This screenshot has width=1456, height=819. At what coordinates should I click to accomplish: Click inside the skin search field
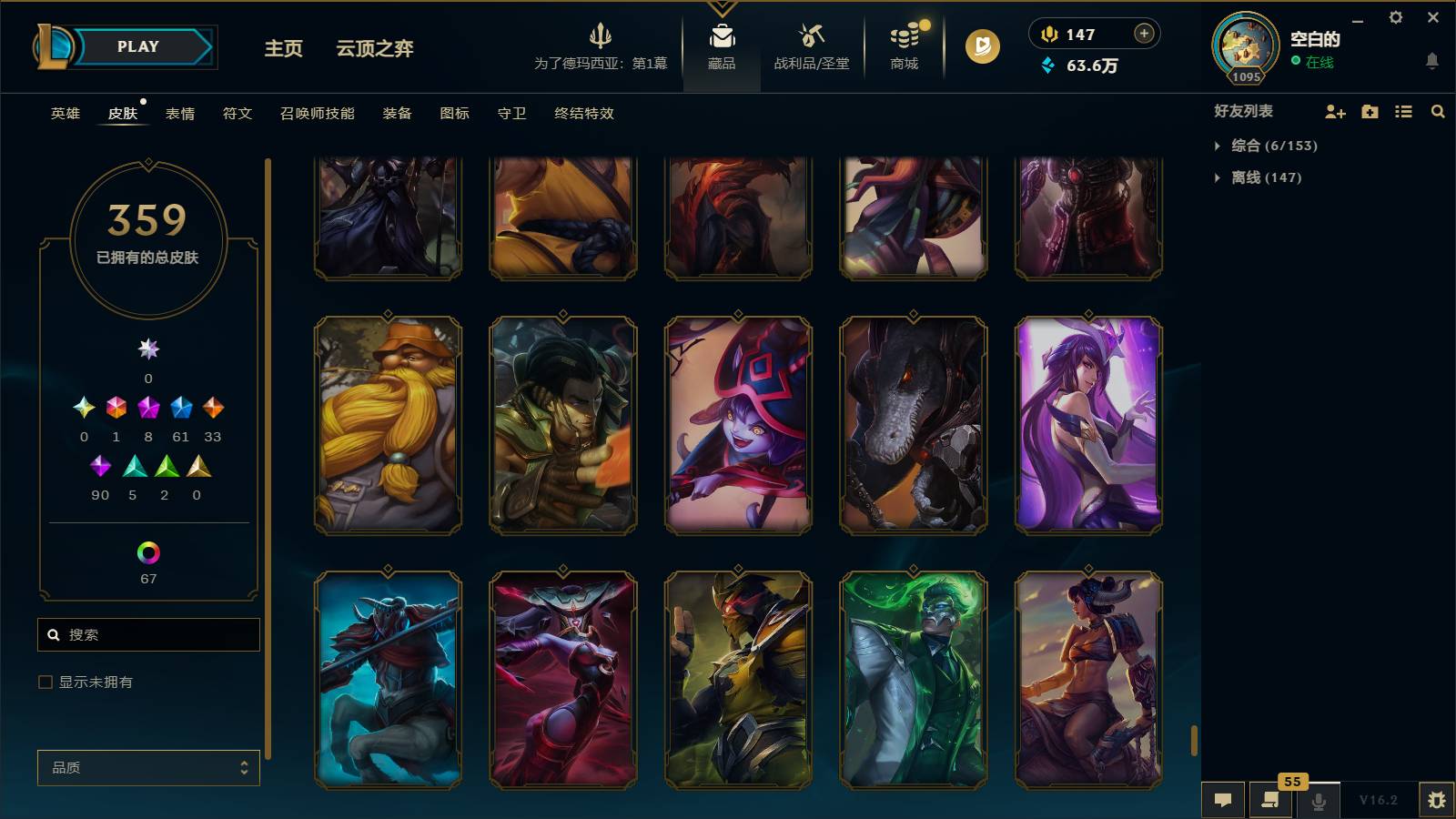click(148, 634)
